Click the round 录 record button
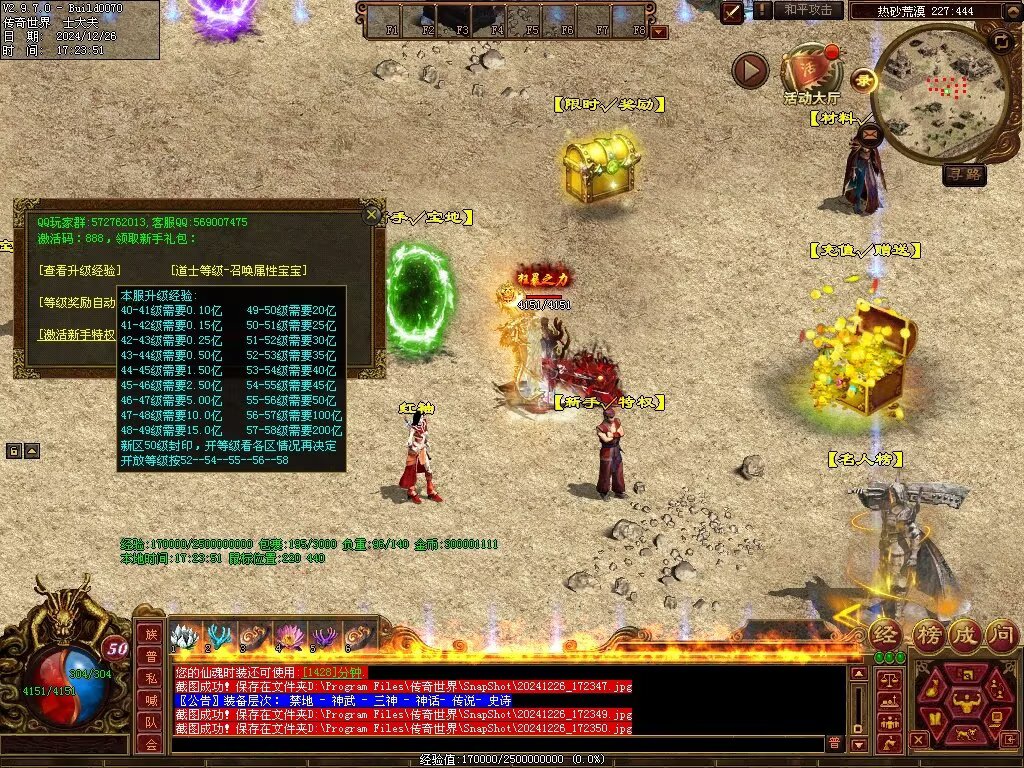Screen dimensions: 1024x768 click(x=861, y=79)
